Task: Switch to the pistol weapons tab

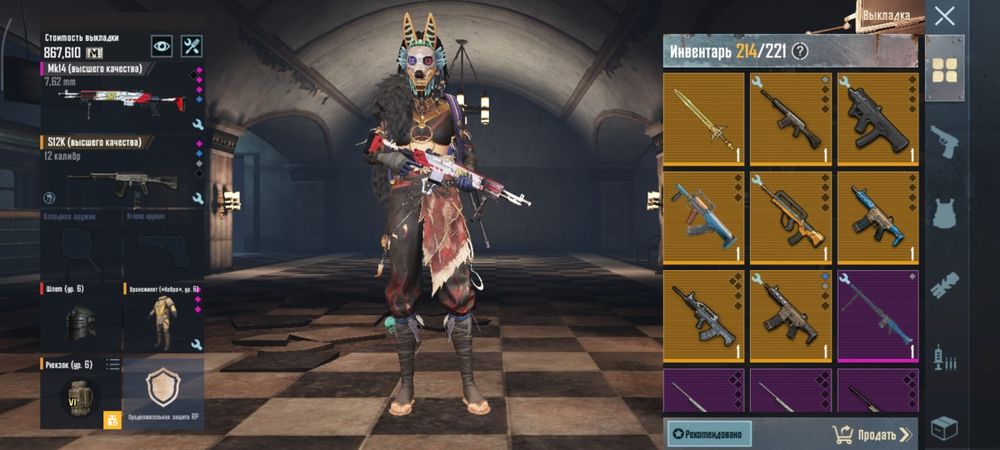Action: click(944, 142)
